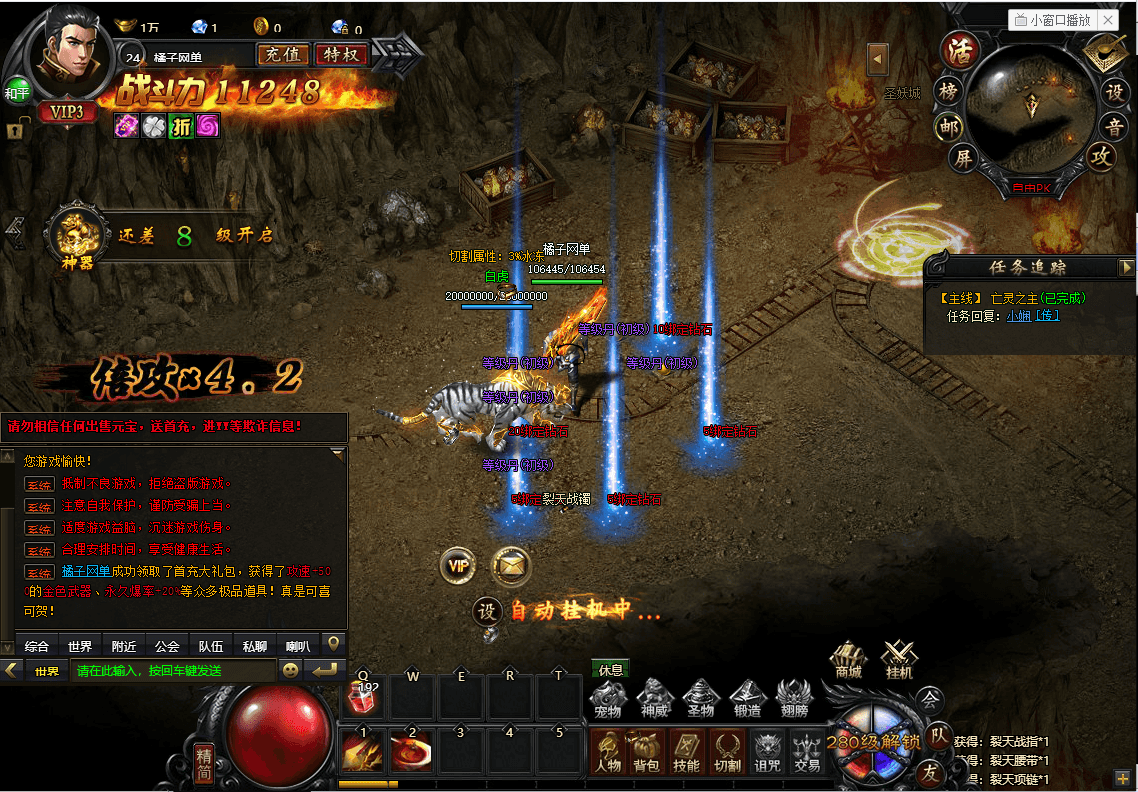Screen dimensions: 1138x792
Task: Open the envelope mail icon near VIP
Action: 511,566
